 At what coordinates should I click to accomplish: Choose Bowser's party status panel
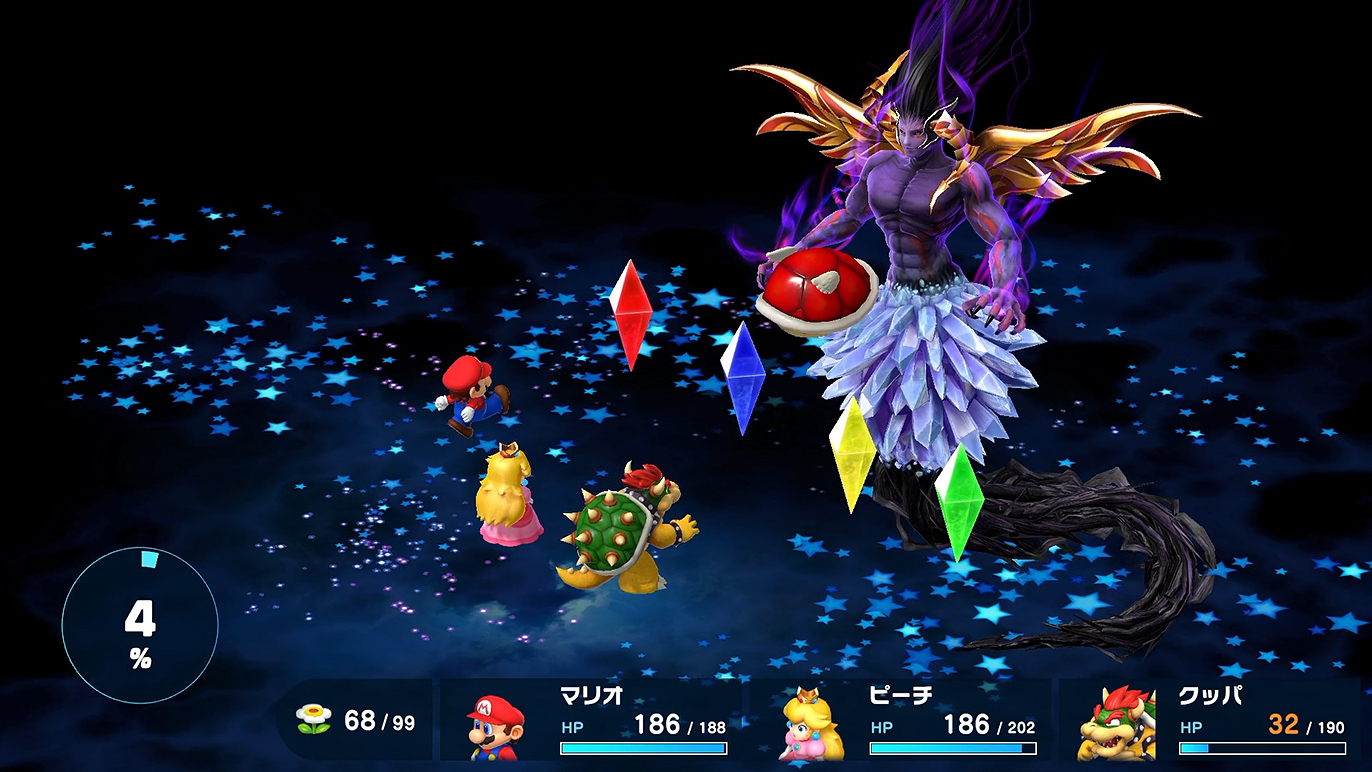[x=1210, y=721]
